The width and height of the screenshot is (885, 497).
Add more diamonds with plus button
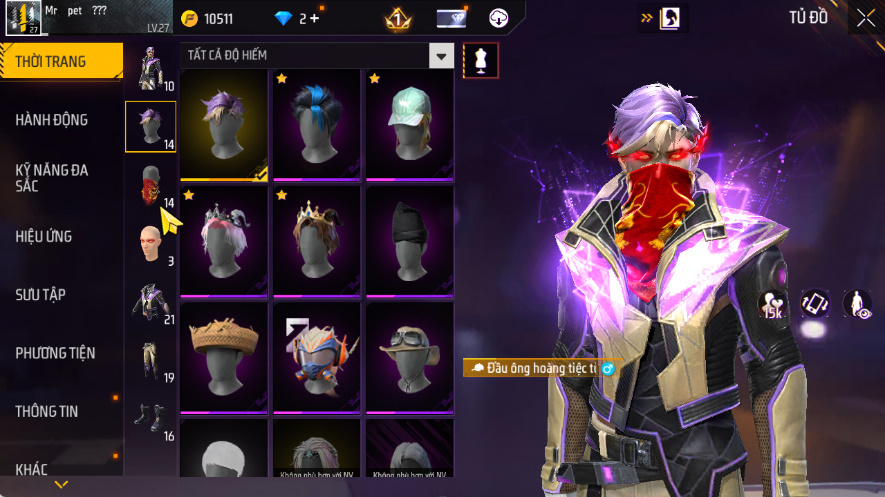(315, 18)
